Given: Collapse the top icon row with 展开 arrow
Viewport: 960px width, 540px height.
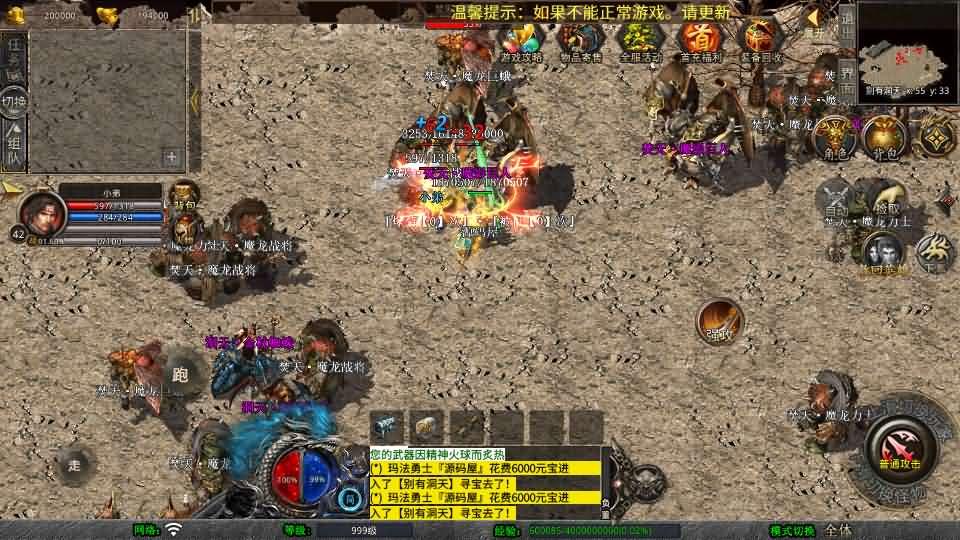Looking at the screenshot, I should click(x=813, y=20).
